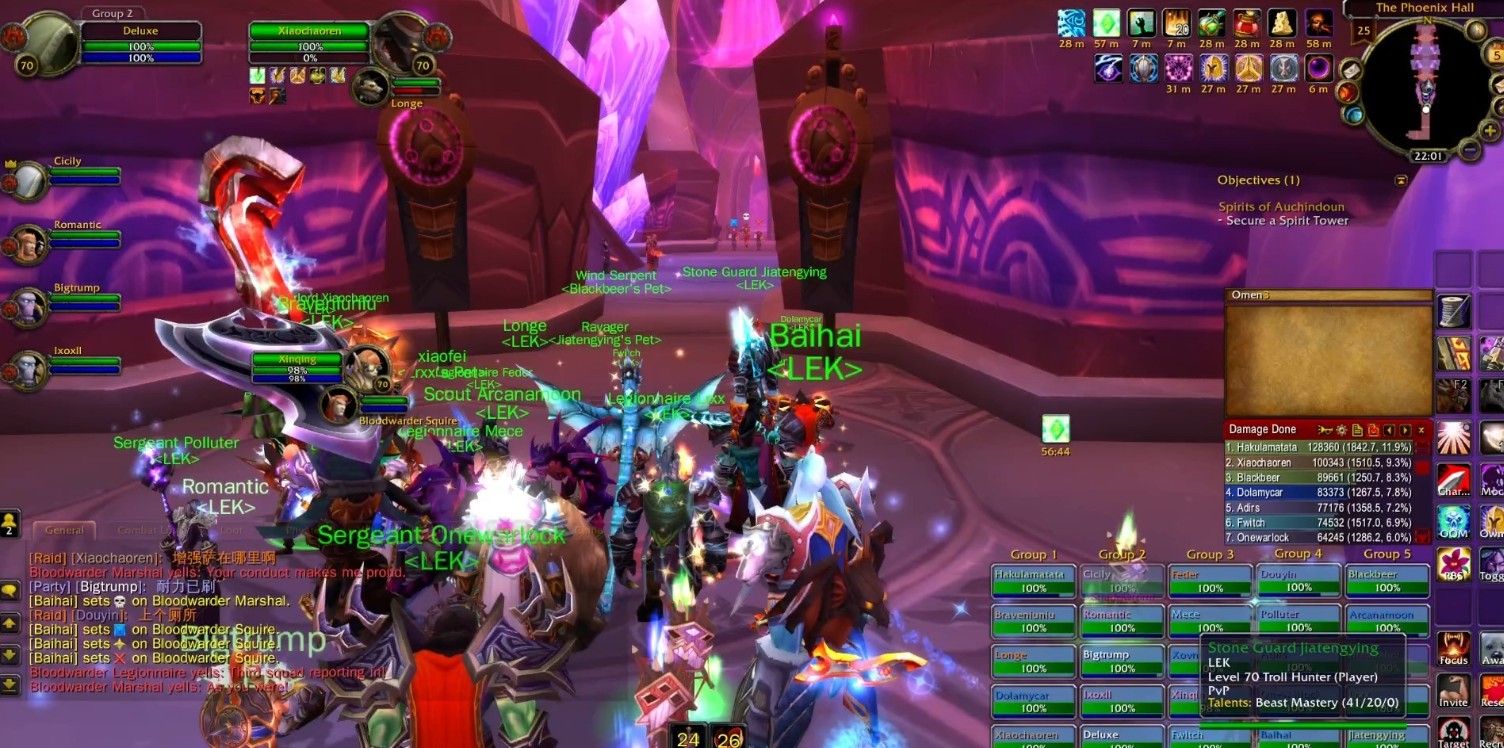1504x748 pixels.
Task: Jump chat to the bottom
Action: coord(10,684)
